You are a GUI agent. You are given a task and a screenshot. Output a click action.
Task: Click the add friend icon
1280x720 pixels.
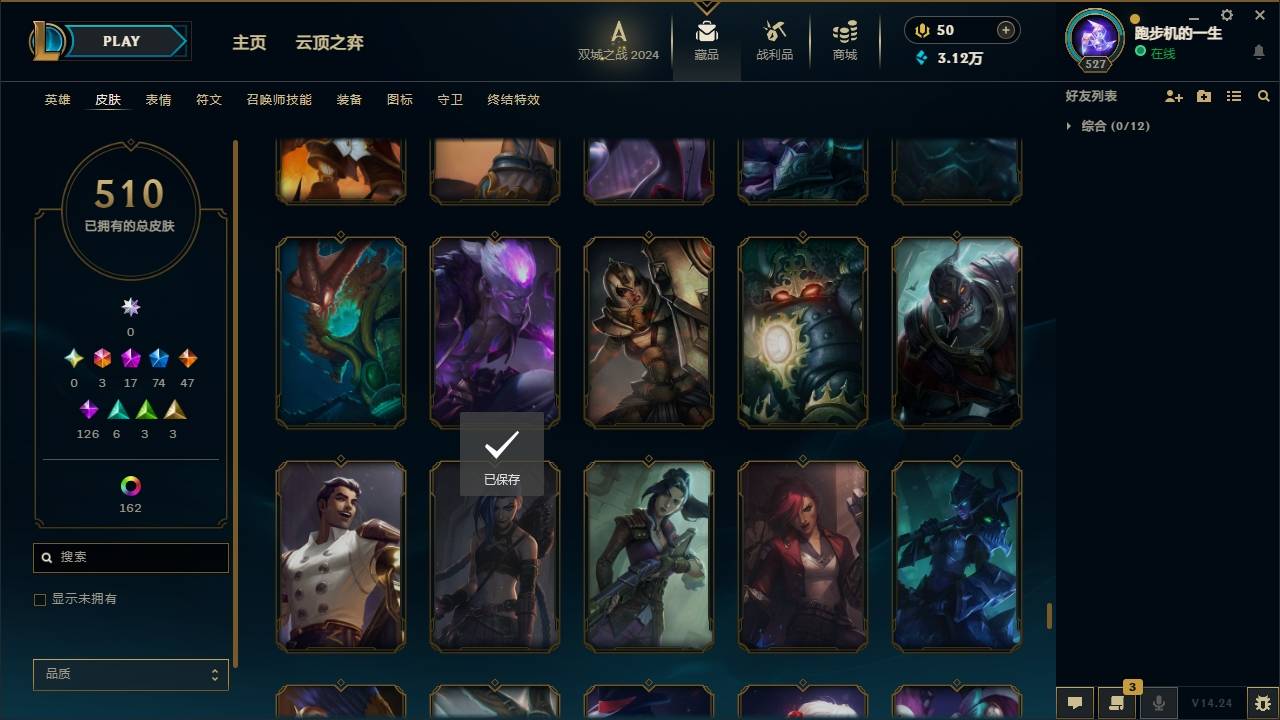[x=1174, y=96]
